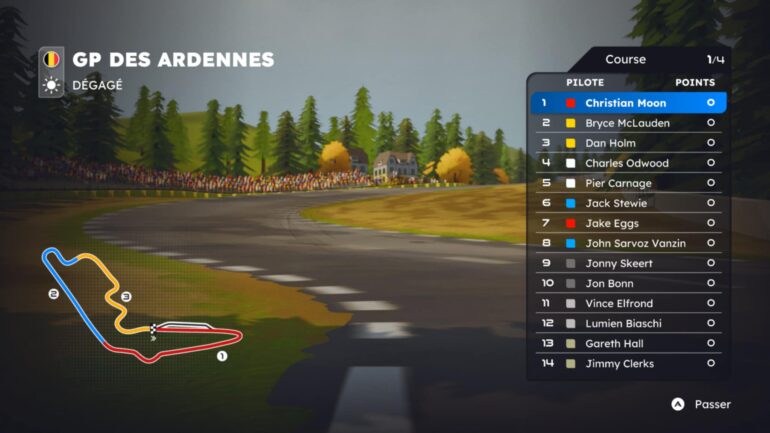The width and height of the screenshot is (770, 433).
Task: Pick John Sarvoz Vanzin's row
Action: [628, 243]
